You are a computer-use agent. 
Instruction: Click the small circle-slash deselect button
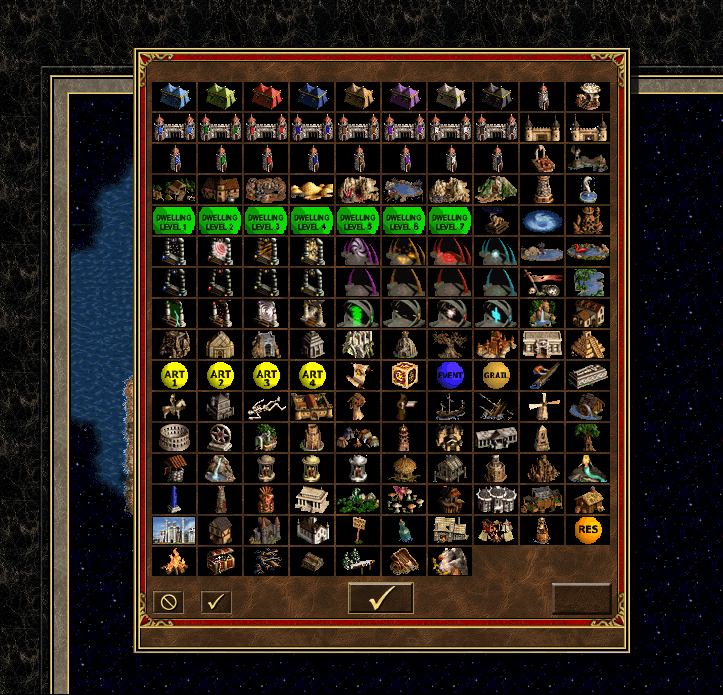tap(169, 602)
